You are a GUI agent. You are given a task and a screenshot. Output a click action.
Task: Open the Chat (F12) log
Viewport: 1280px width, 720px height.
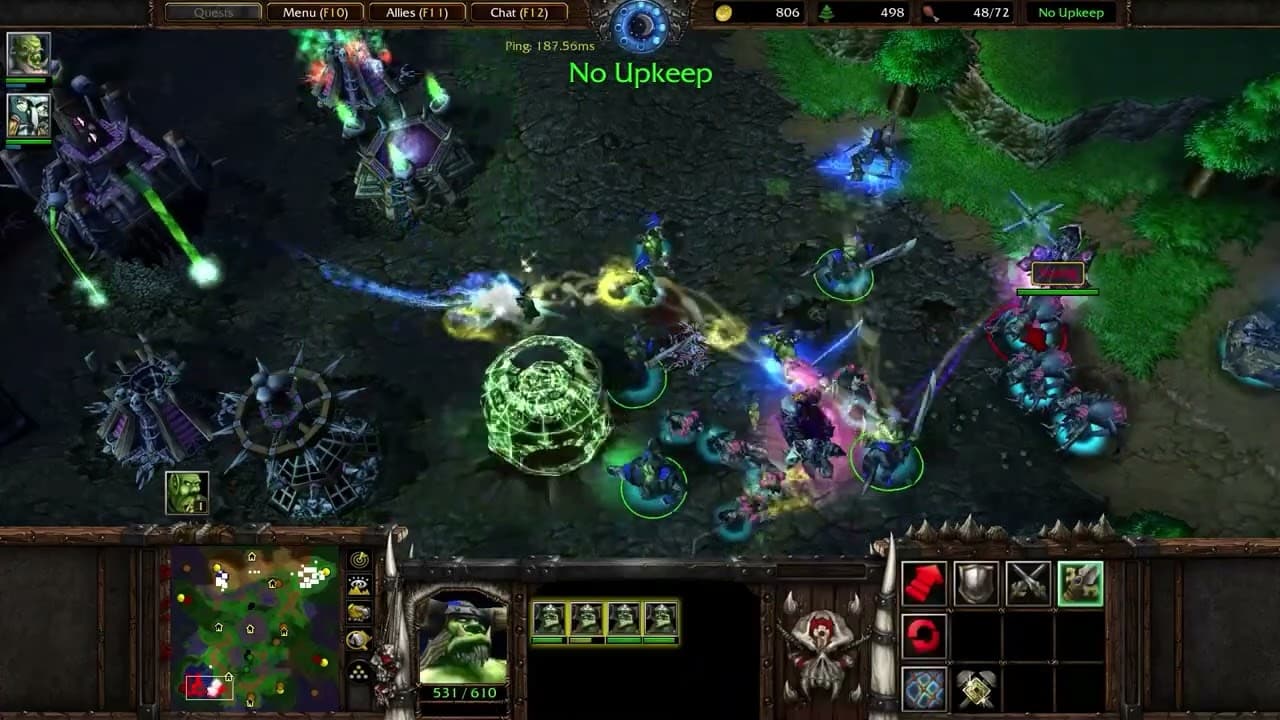tap(518, 13)
